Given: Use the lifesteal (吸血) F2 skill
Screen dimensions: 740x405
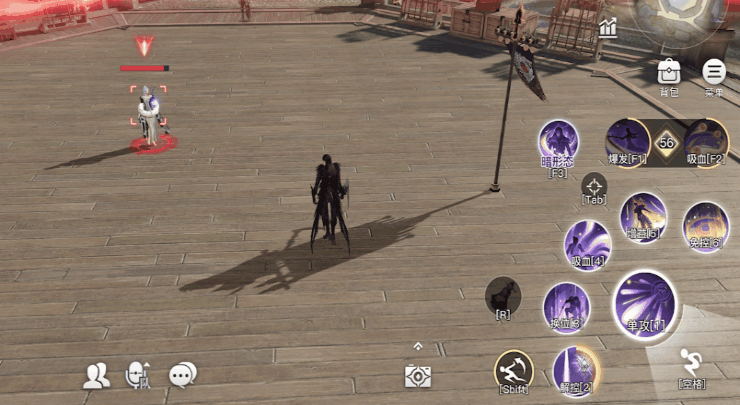Looking at the screenshot, I should pyautogui.click(x=706, y=140).
